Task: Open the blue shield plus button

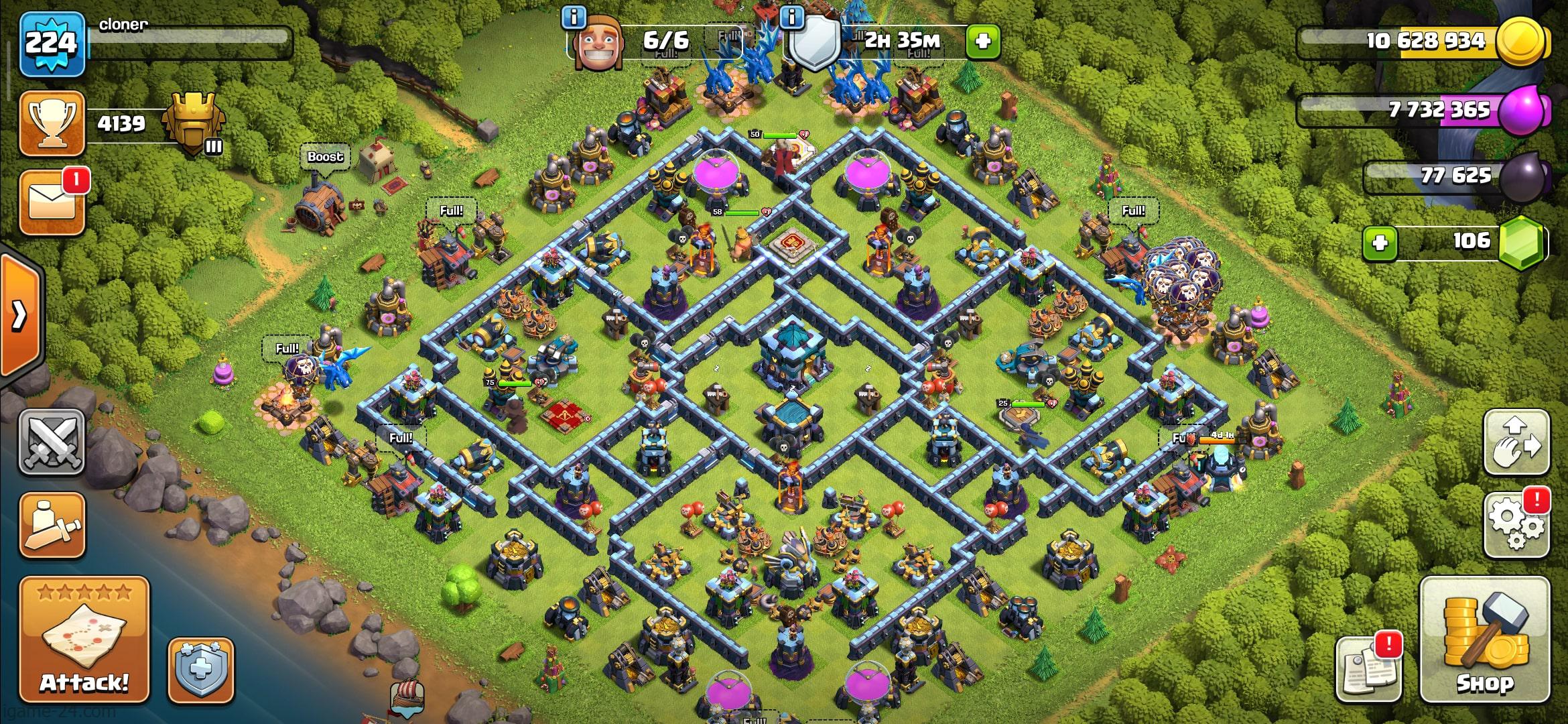Action: click(x=200, y=670)
